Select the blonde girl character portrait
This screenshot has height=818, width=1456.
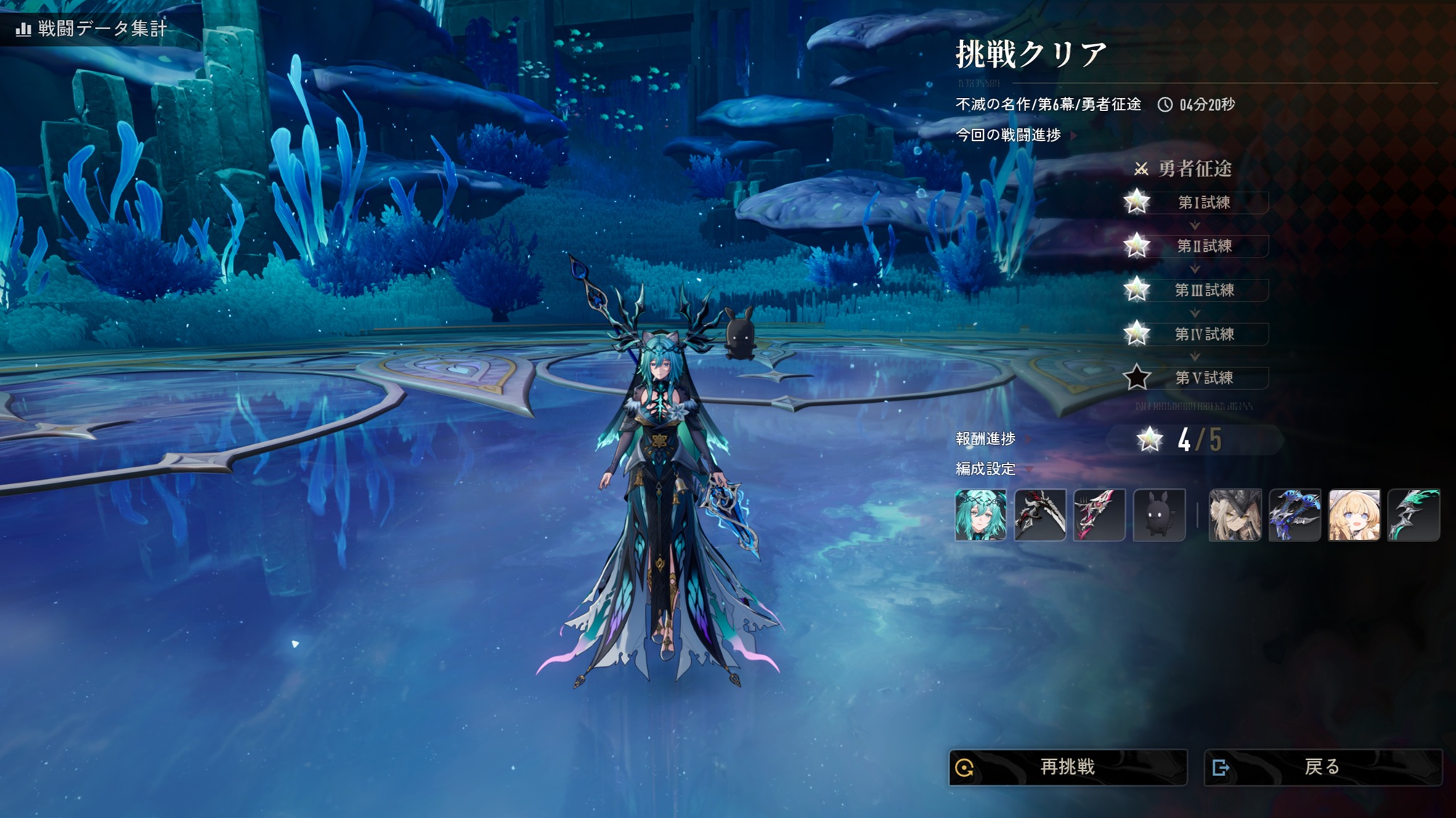click(1354, 515)
